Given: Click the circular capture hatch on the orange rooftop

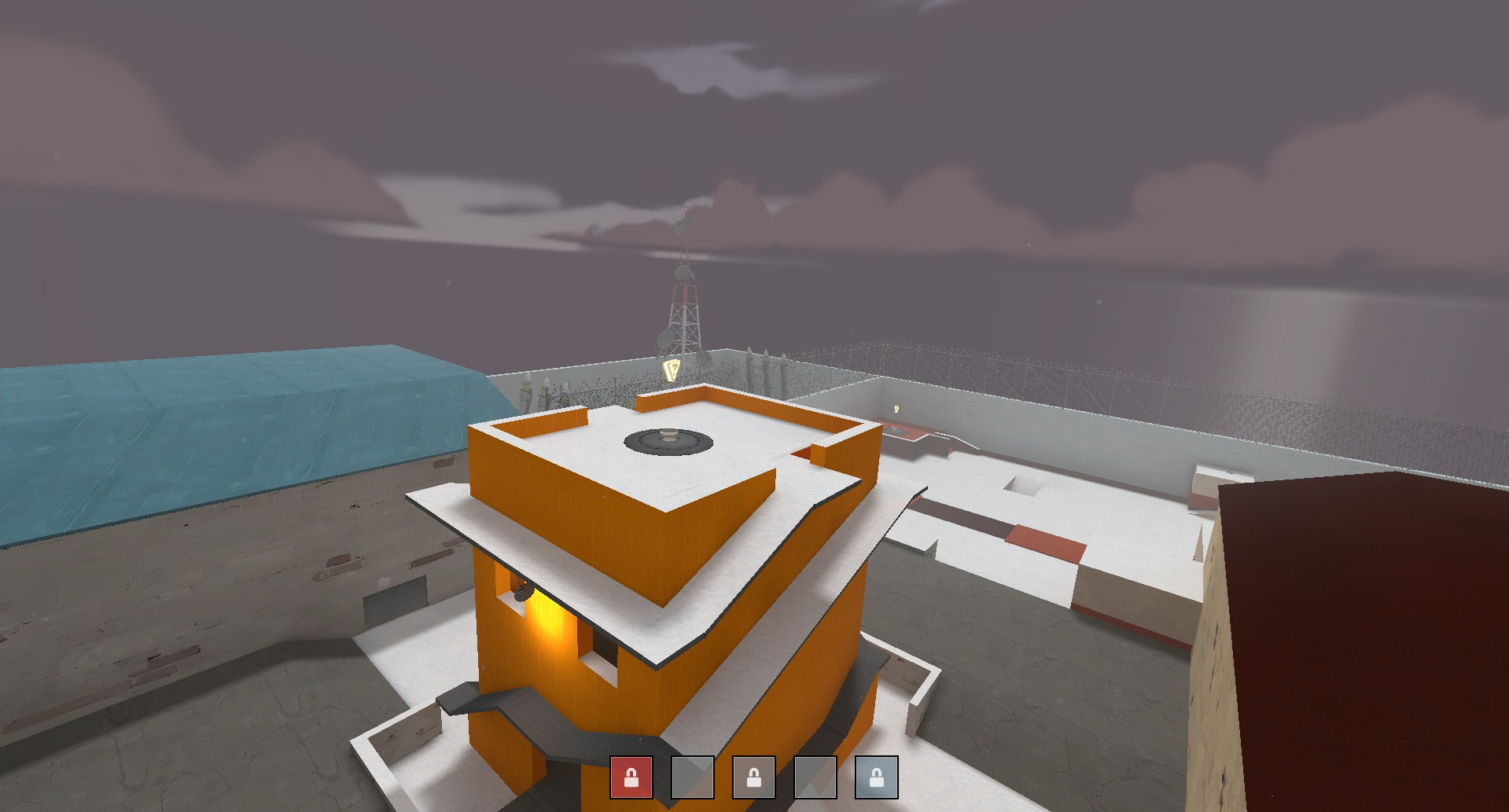Looking at the screenshot, I should pos(668,443).
